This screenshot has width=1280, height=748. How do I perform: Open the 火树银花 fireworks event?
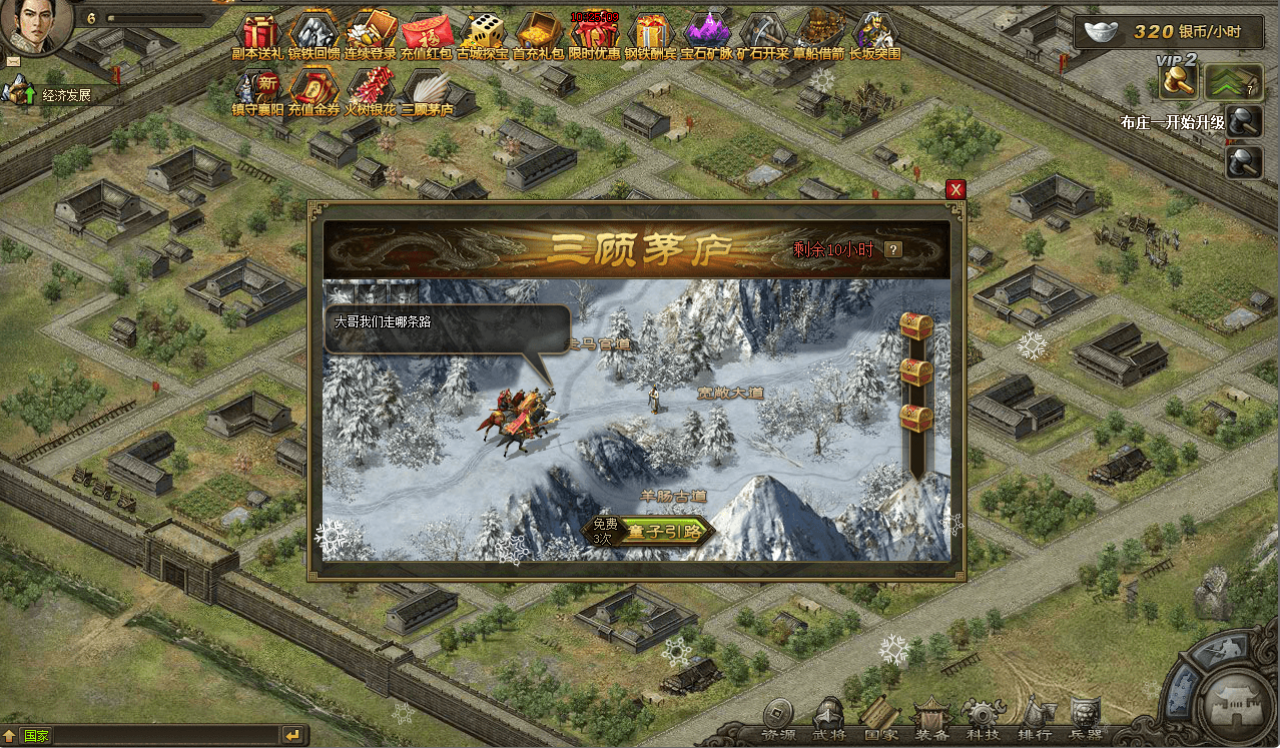(x=370, y=90)
